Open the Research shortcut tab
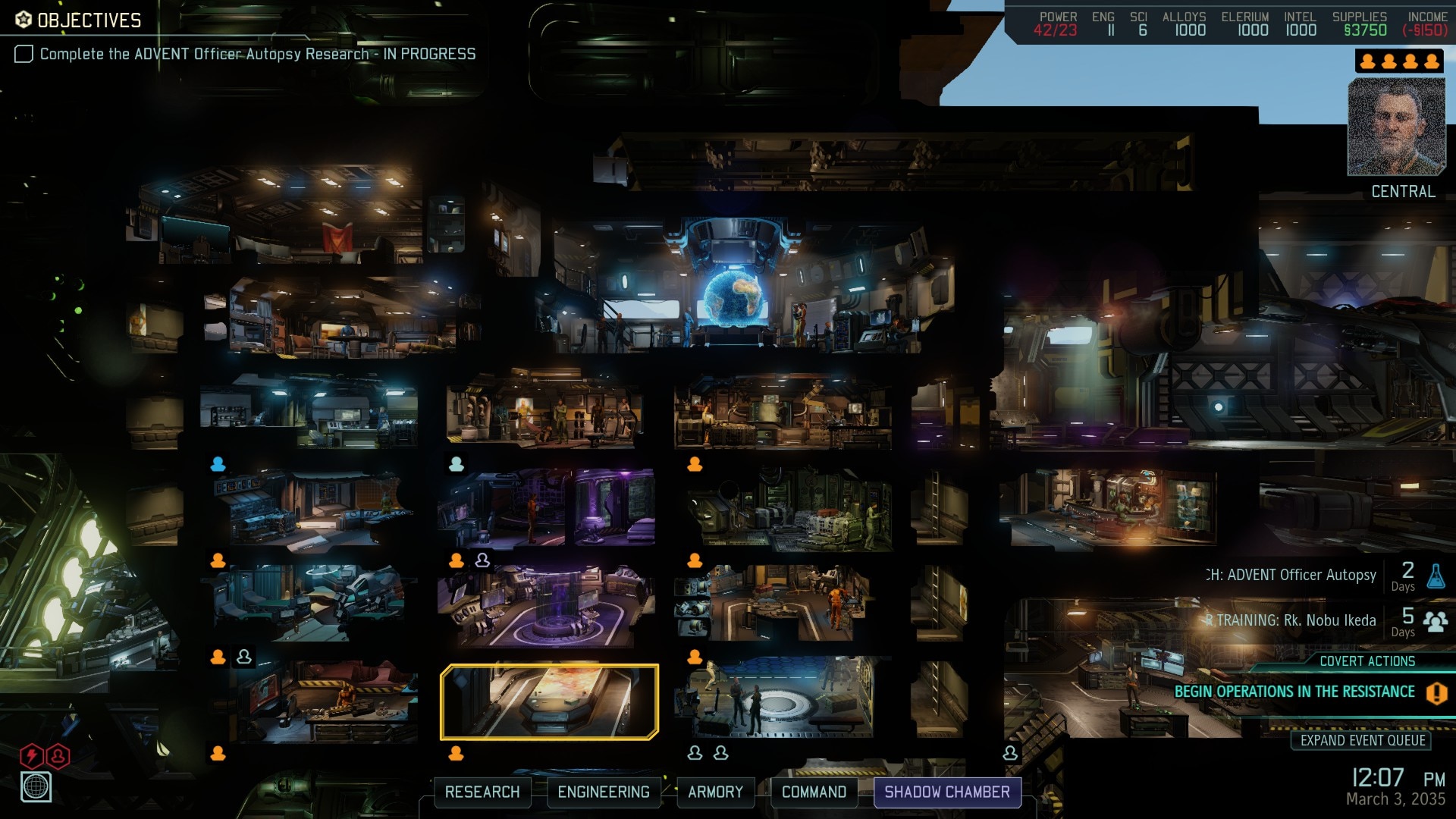This screenshot has height=819, width=1456. point(482,792)
